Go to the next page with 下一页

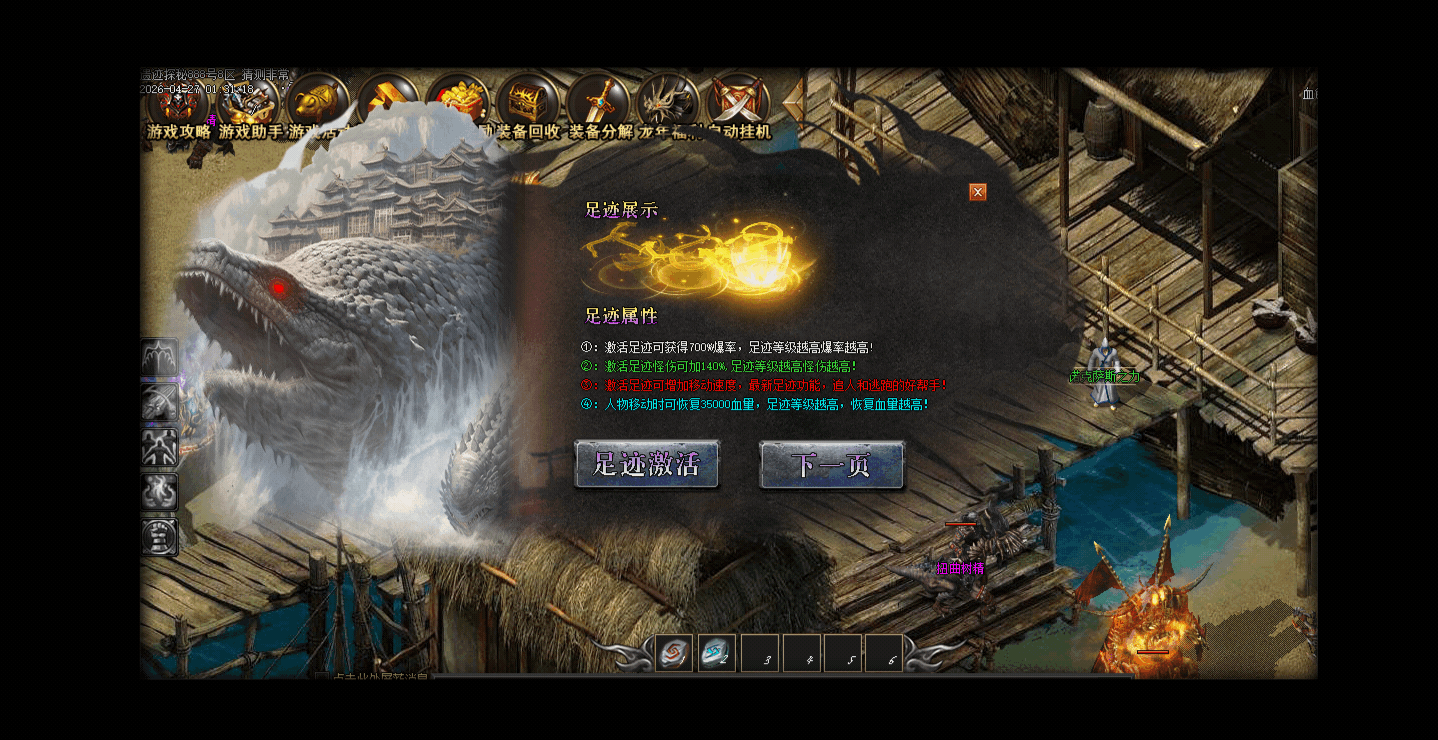tap(831, 465)
